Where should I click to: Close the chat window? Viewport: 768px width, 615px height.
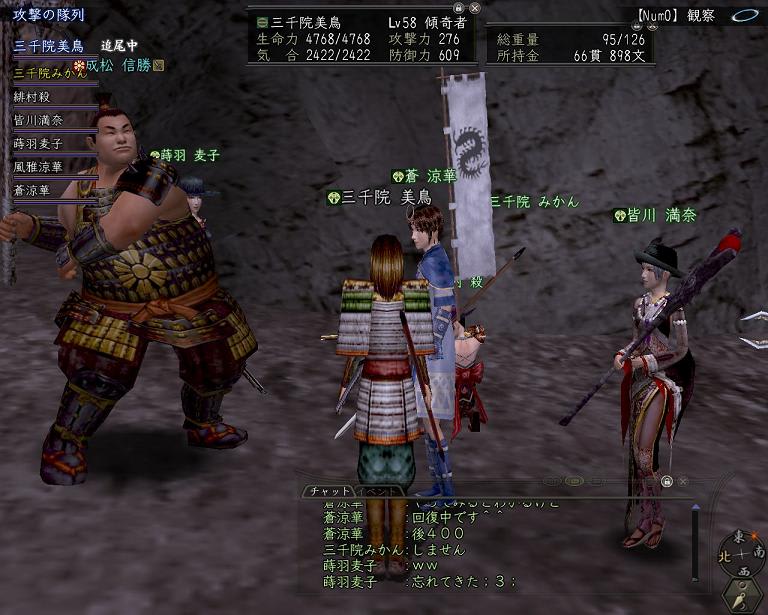(x=684, y=481)
